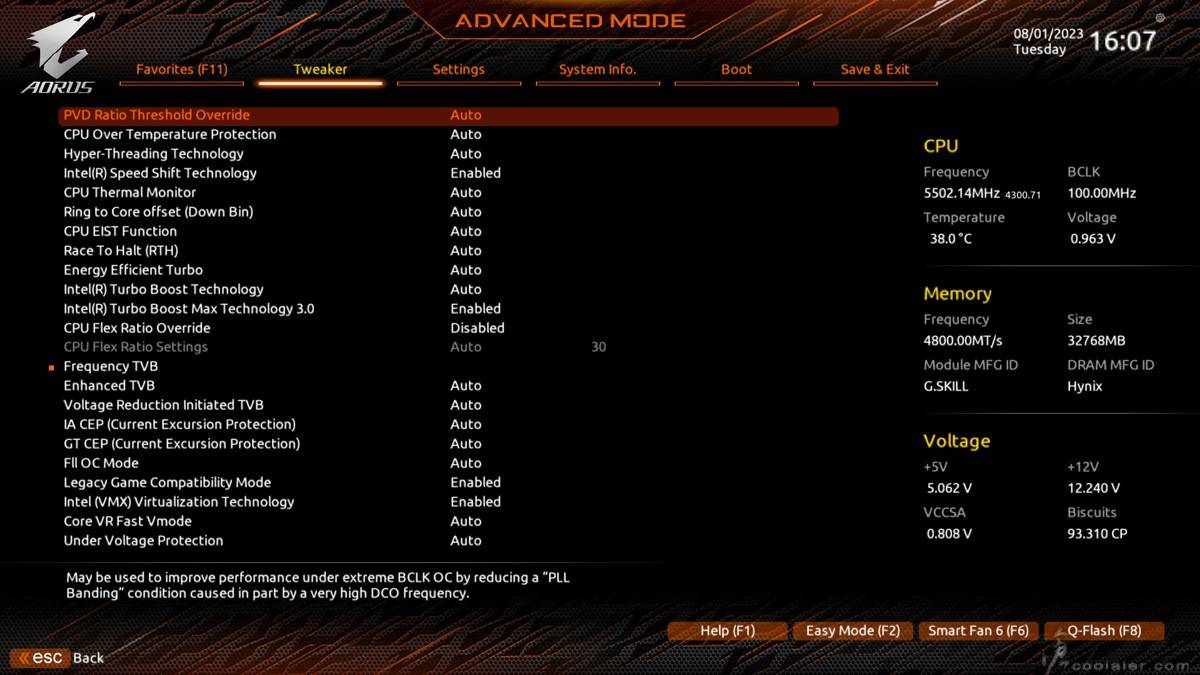The image size is (1200, 675).
Task: Select the Save & Exit tab
Action: pos(875,69)
